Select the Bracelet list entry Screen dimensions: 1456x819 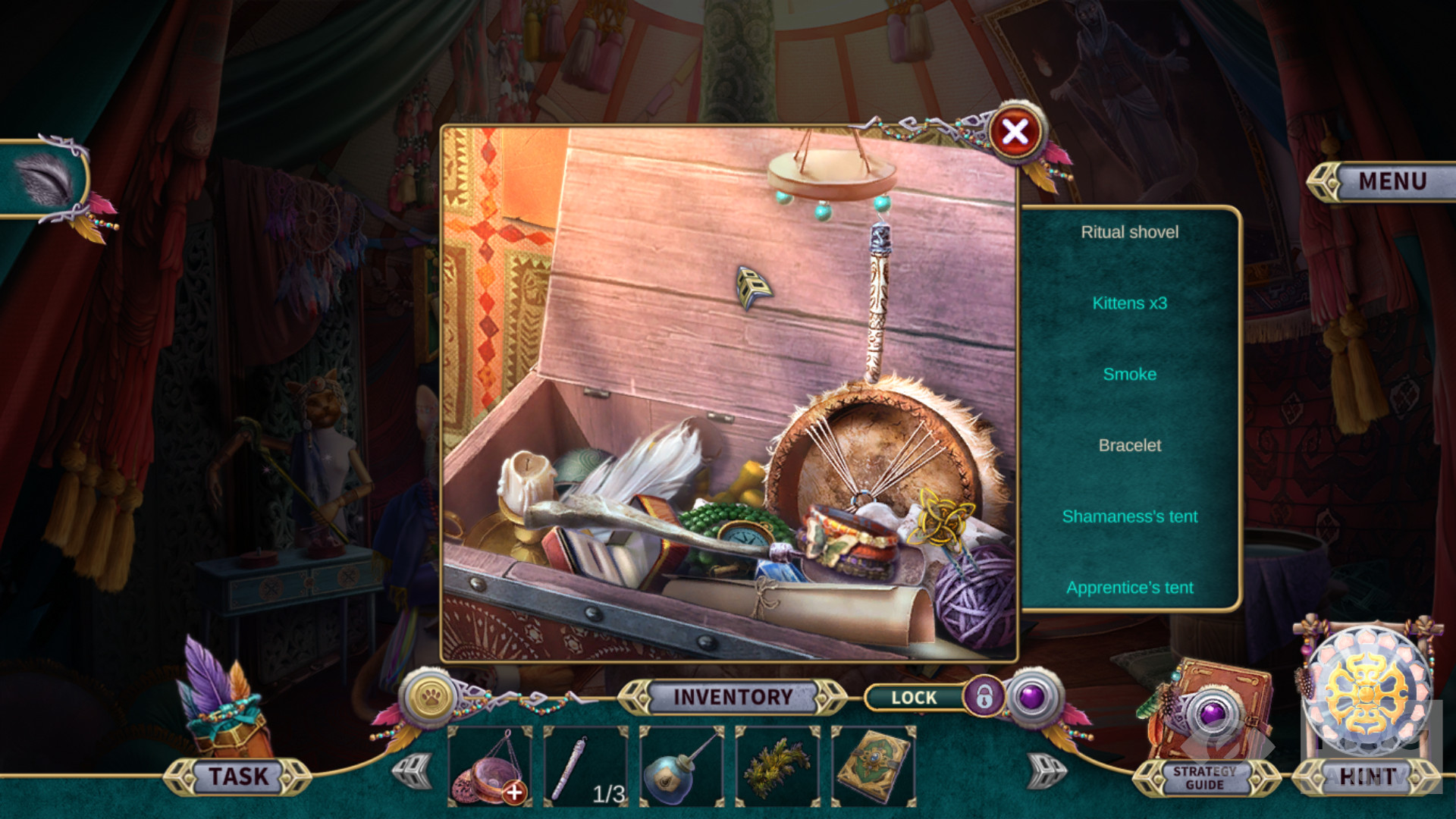click(1129, 445)
